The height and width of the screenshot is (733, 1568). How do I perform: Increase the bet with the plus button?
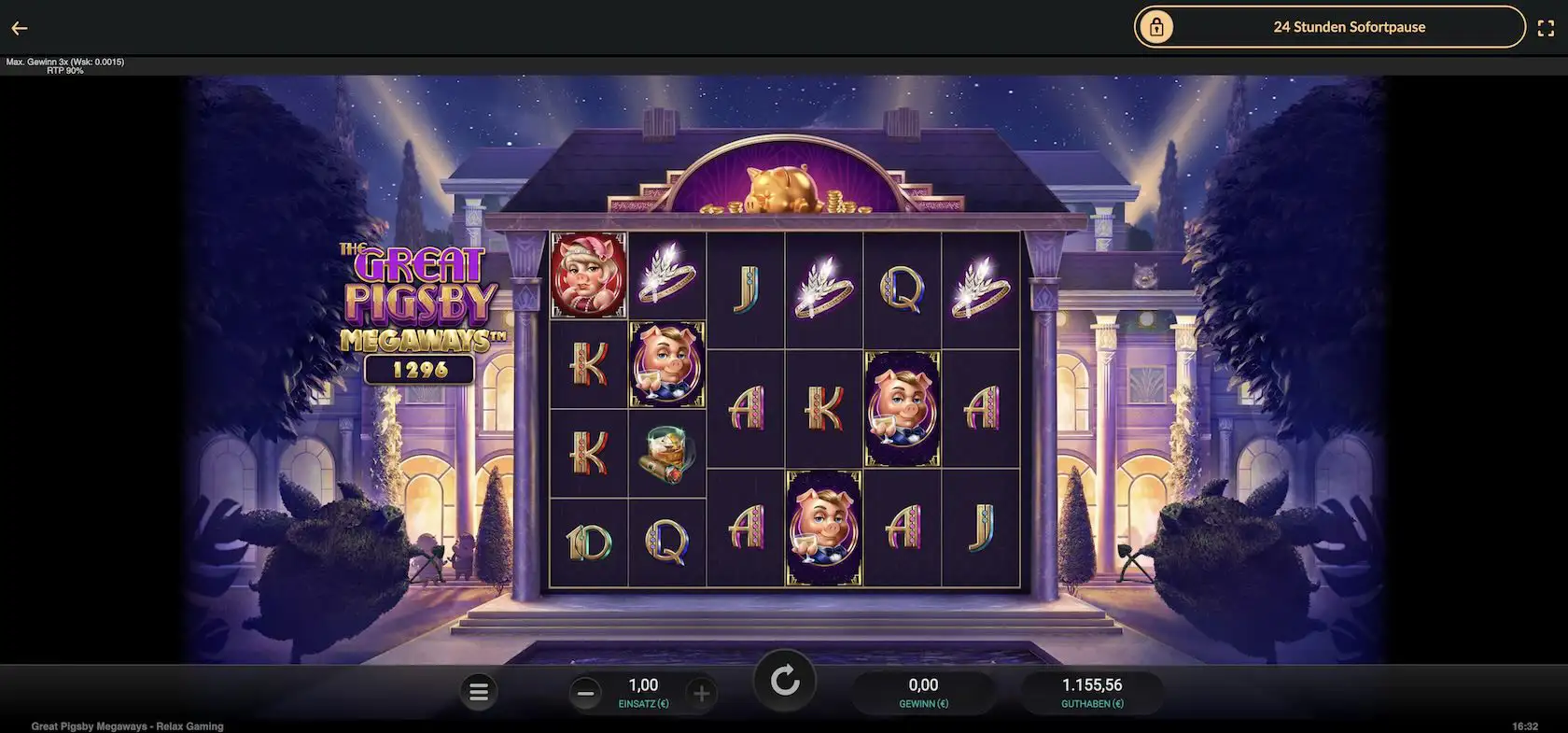pyautogui.click(x=701, y=693)
